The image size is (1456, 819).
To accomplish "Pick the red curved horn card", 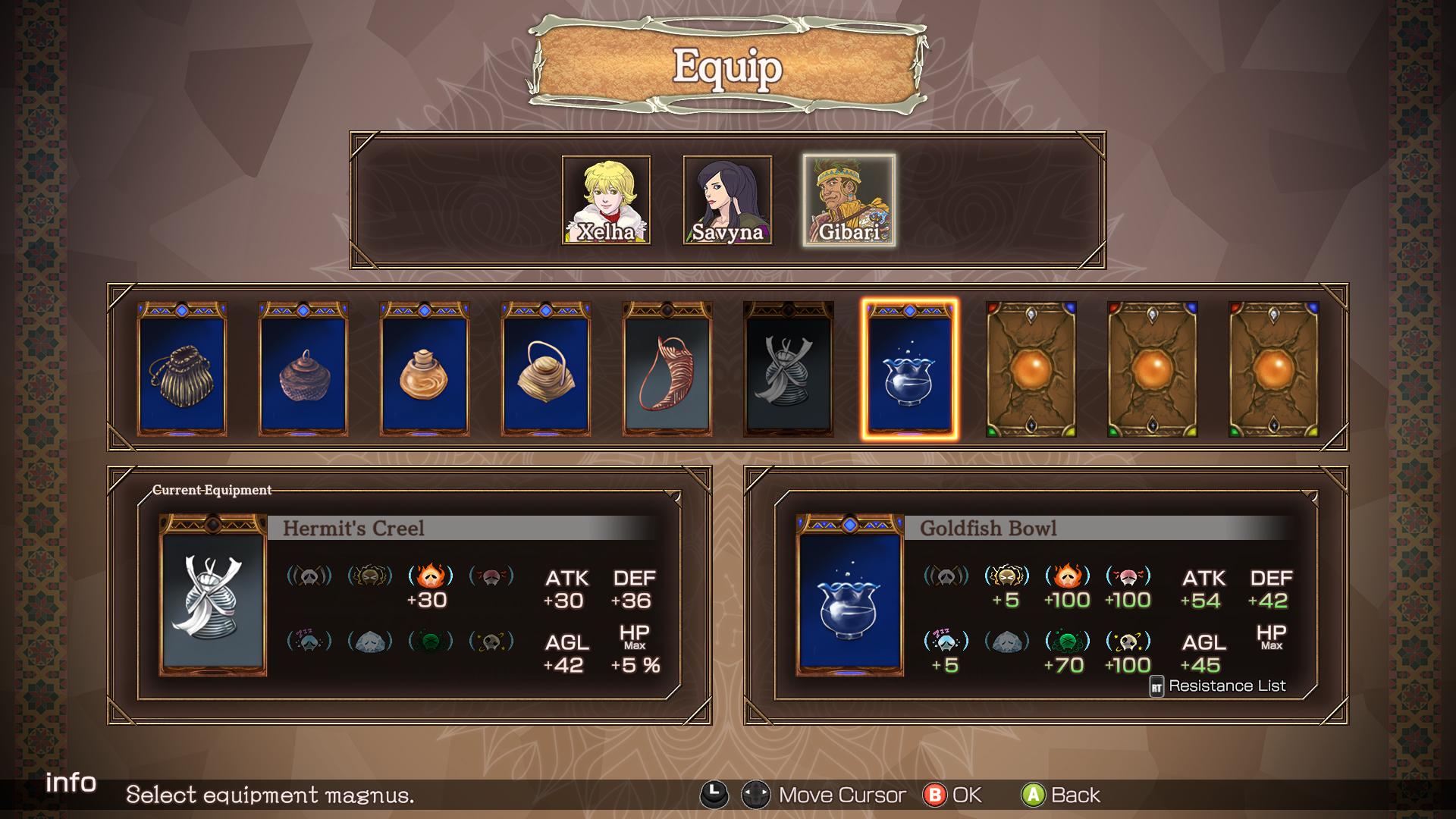I will tap(667, 369).
